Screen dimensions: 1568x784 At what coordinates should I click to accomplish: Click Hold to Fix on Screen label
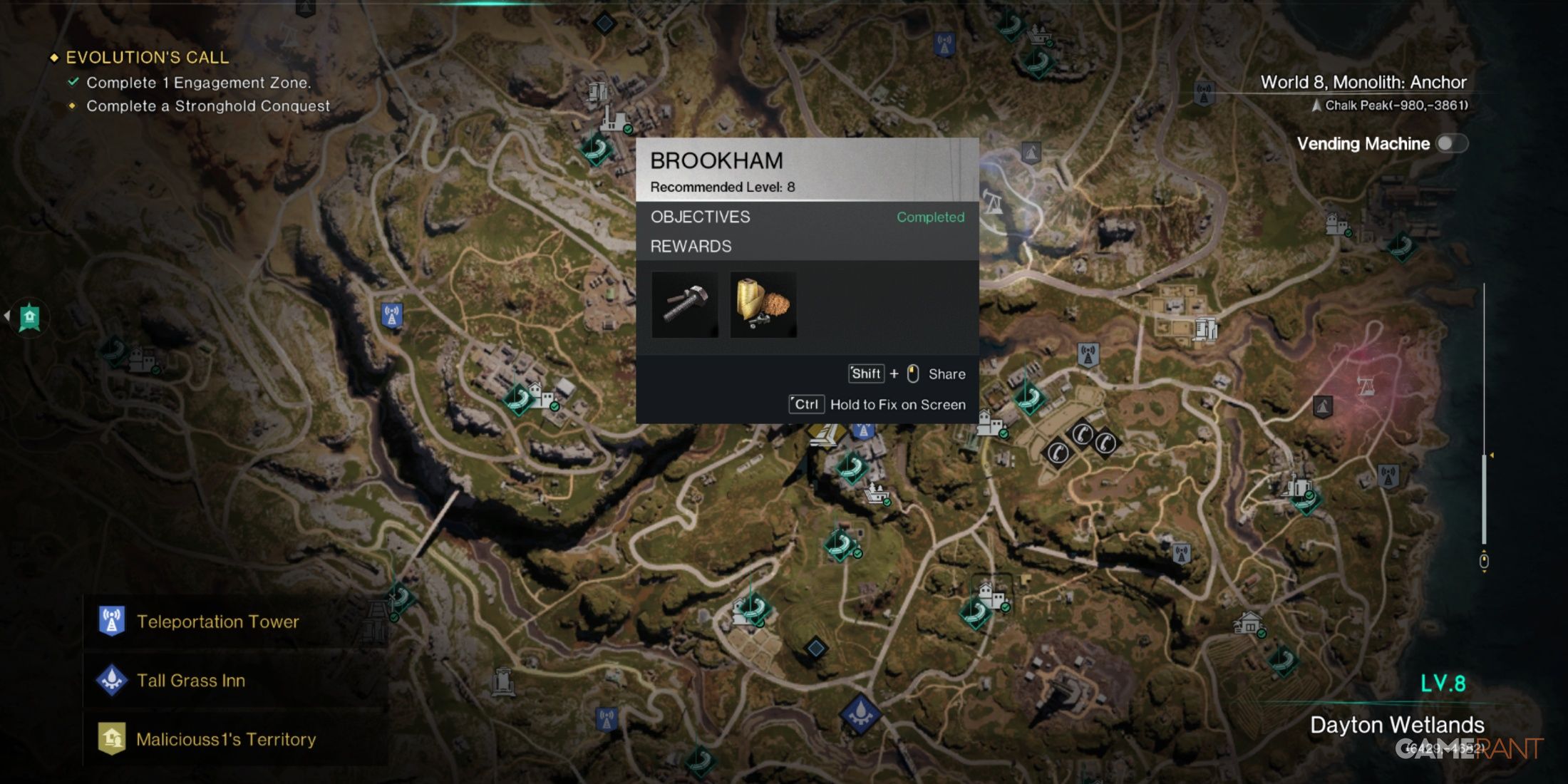pyautogui.click(x=897, y=404)
